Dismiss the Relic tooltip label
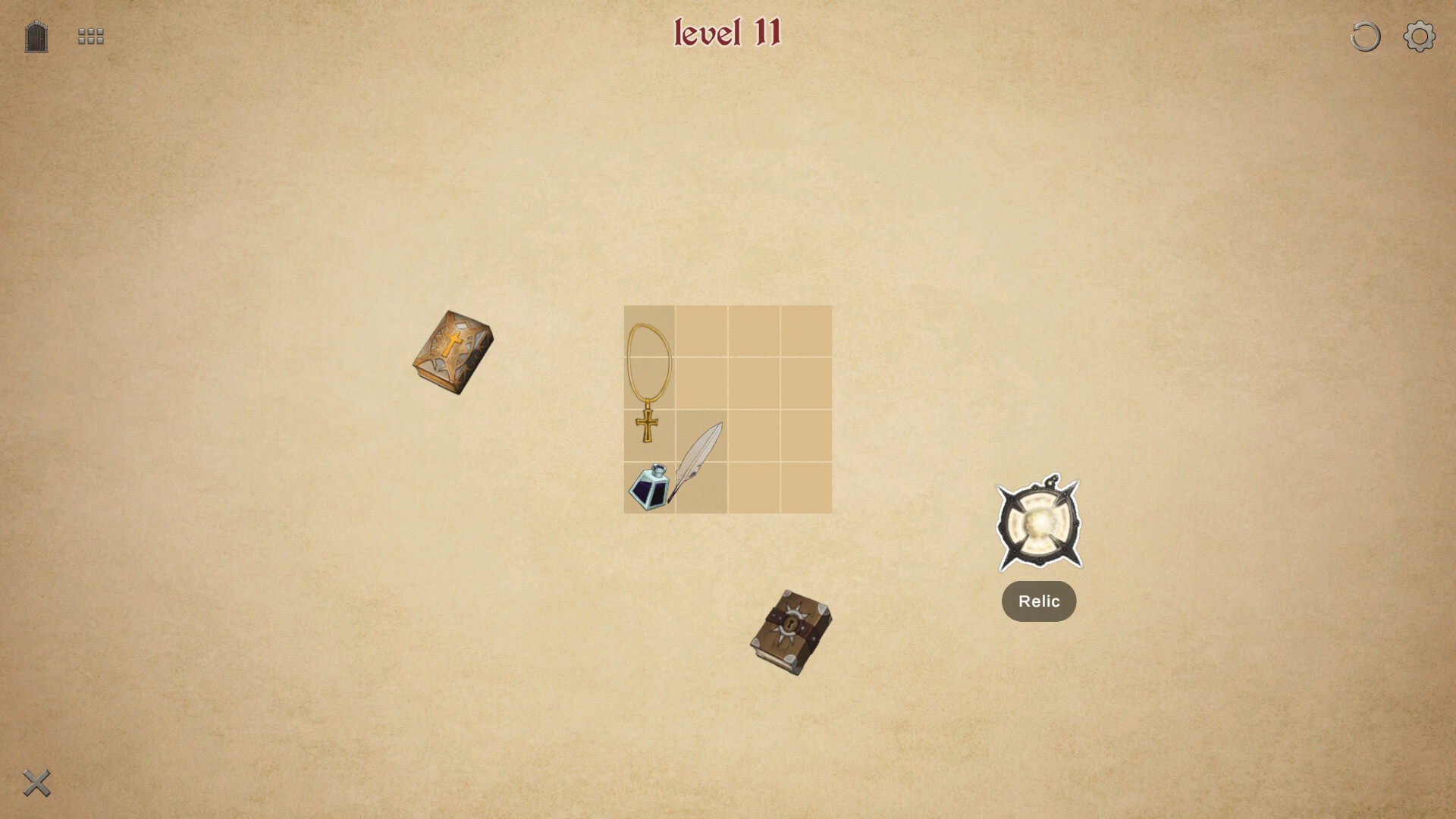 pos(1038,601)
